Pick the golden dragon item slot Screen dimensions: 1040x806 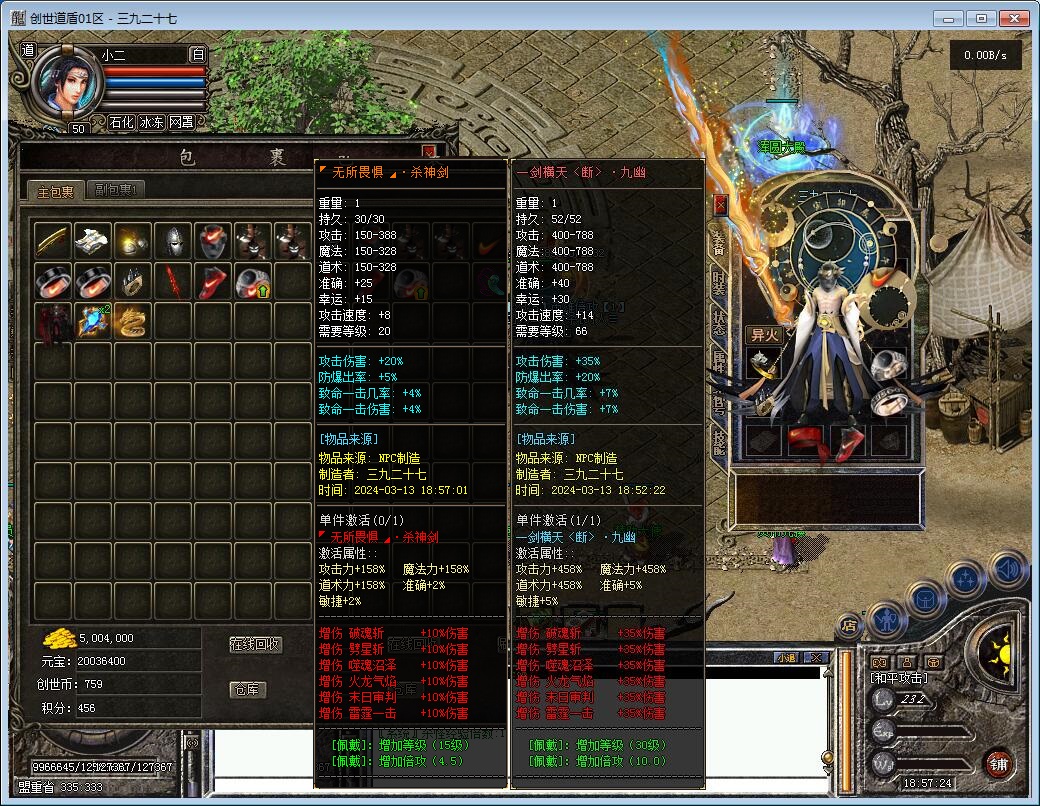point(133,320)
